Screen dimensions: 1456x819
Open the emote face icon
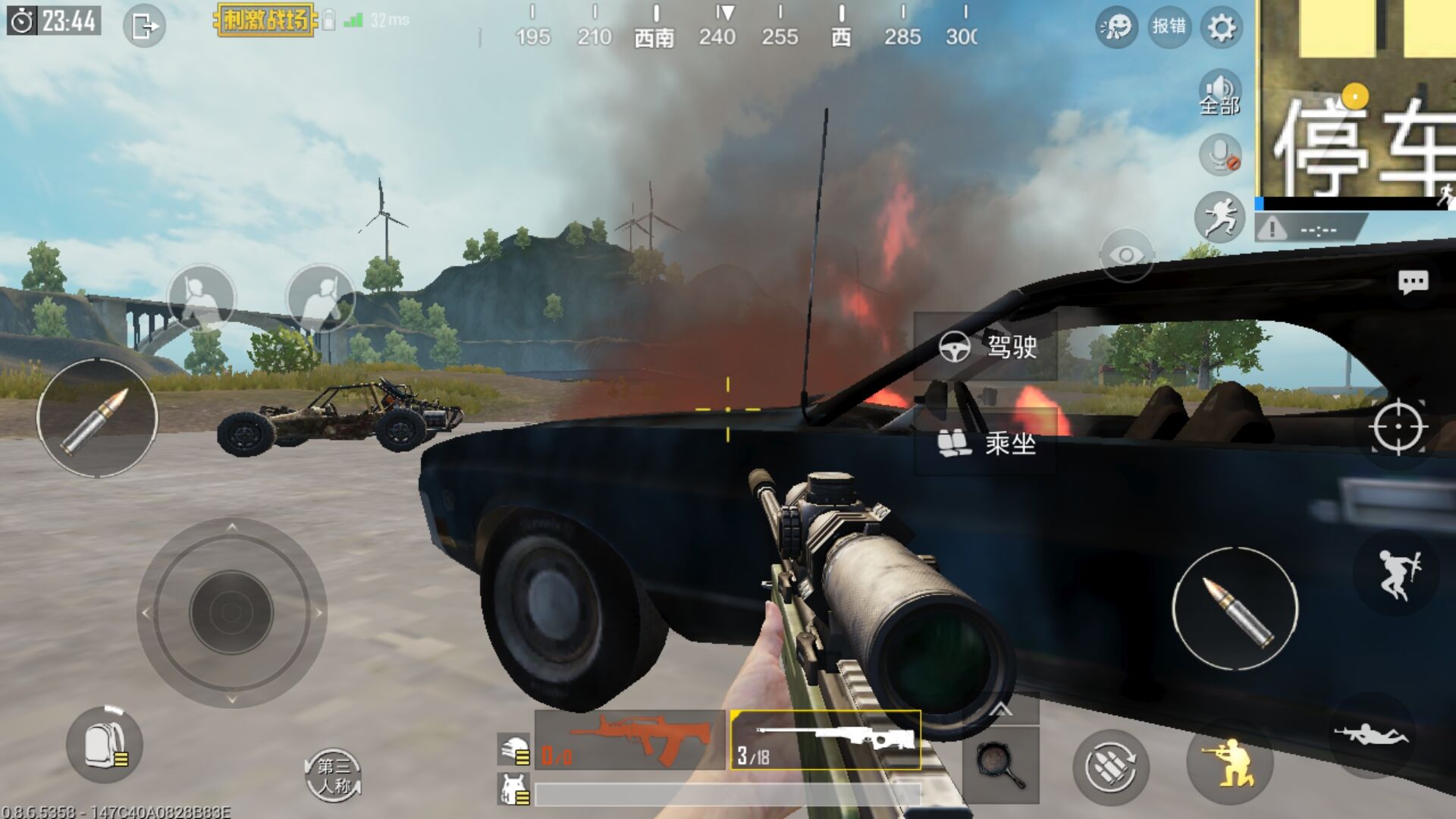[1116, 28]
